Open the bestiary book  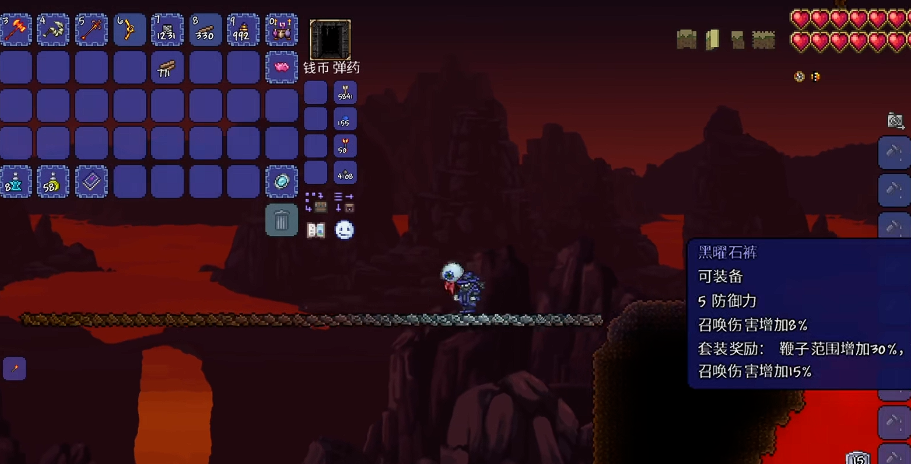click(316, 230)
